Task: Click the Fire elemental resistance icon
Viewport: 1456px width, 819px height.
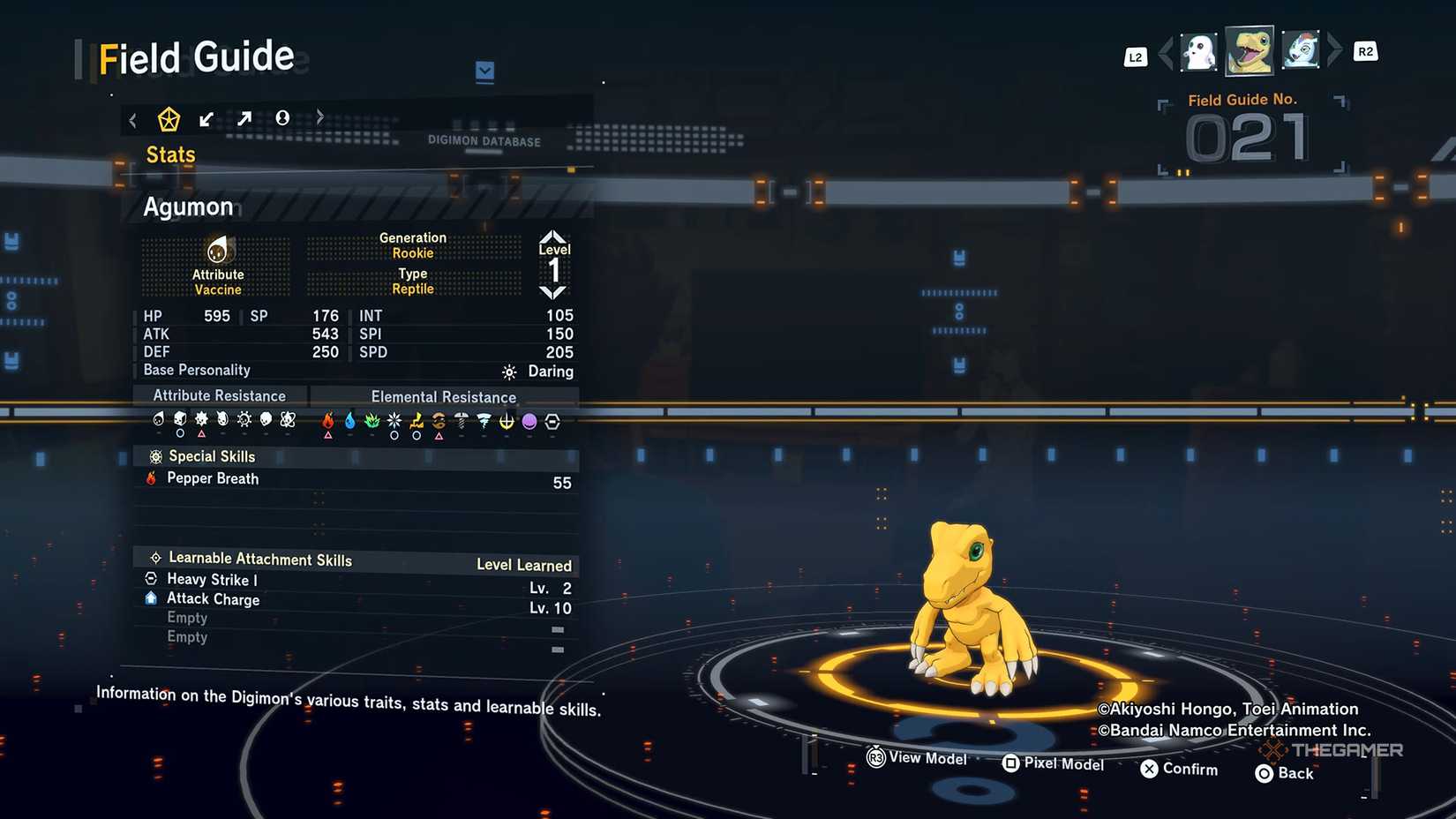Action: click(327, 422)
